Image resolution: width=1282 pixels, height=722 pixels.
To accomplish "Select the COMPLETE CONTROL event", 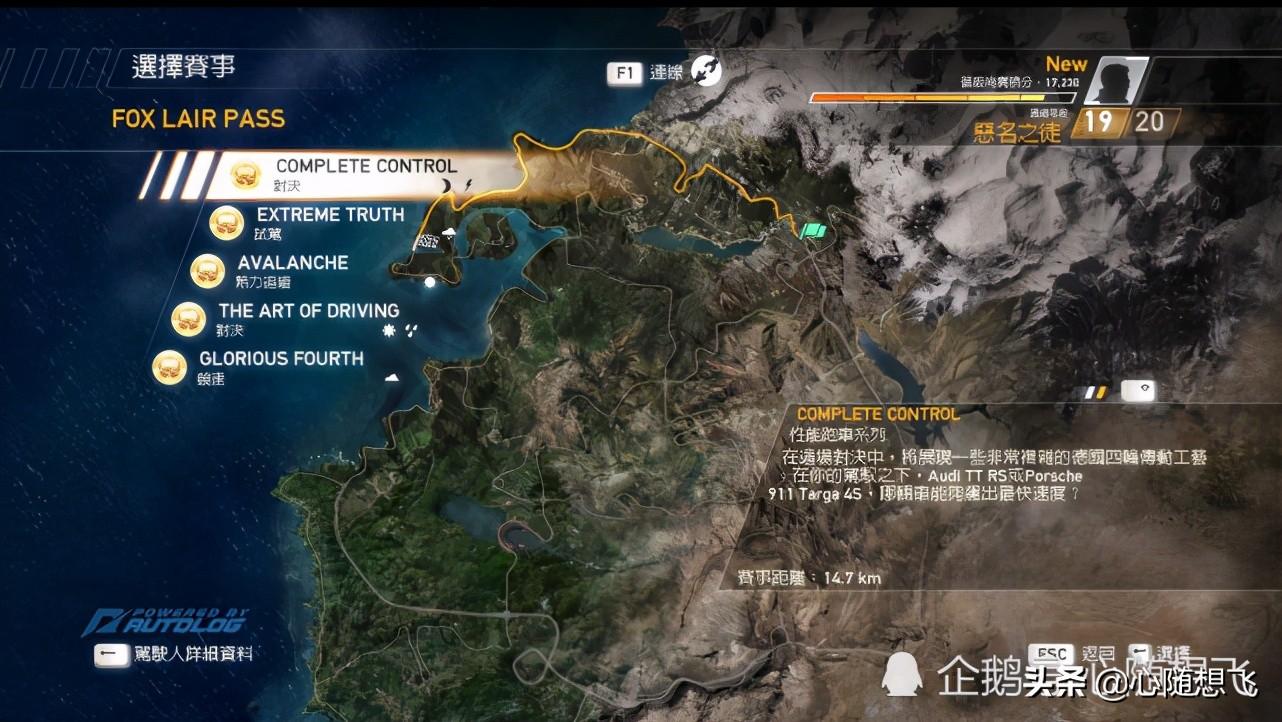I will click(x=365, y=167).
